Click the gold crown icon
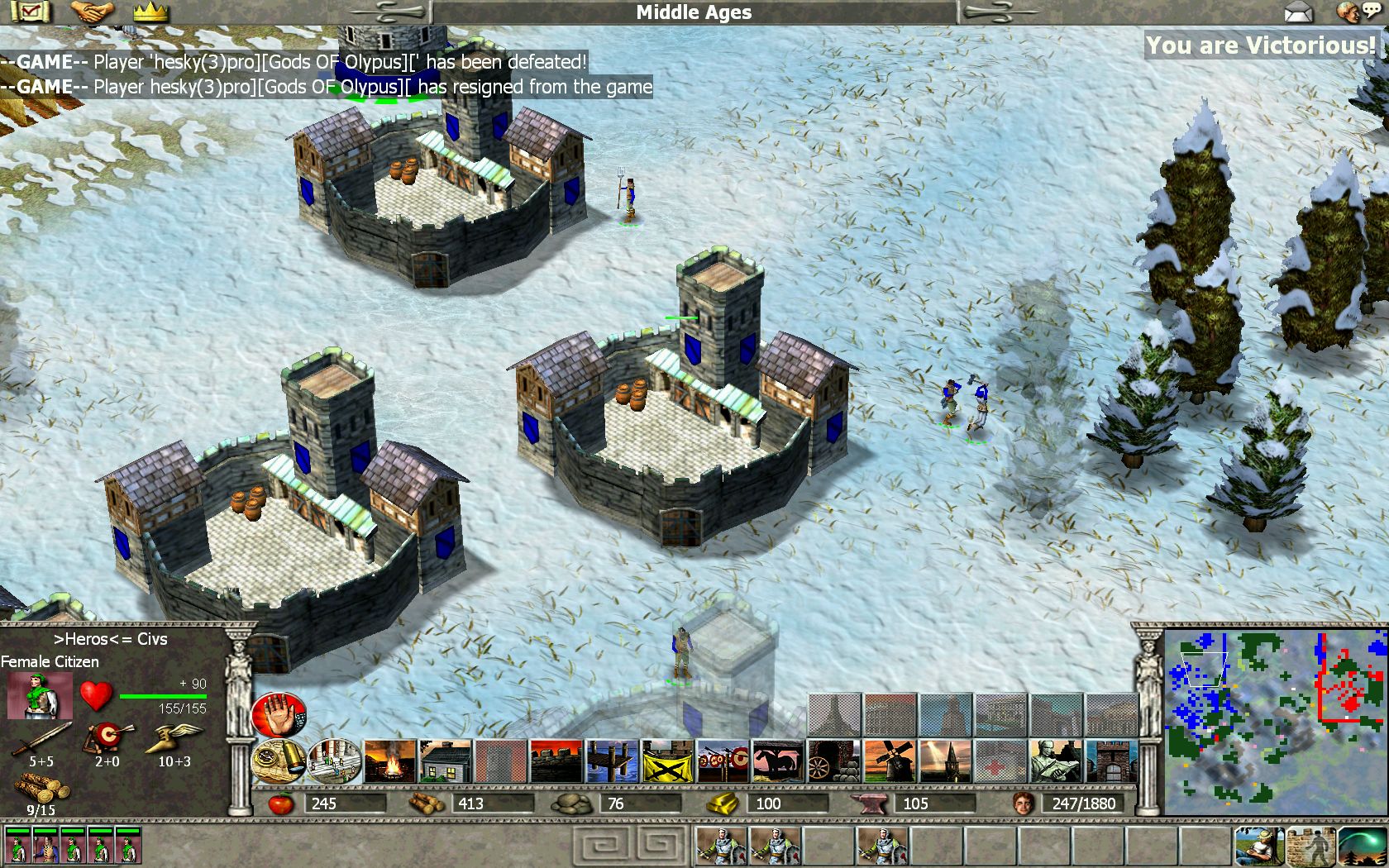1389x868 pixels. (x=150, y=12)
